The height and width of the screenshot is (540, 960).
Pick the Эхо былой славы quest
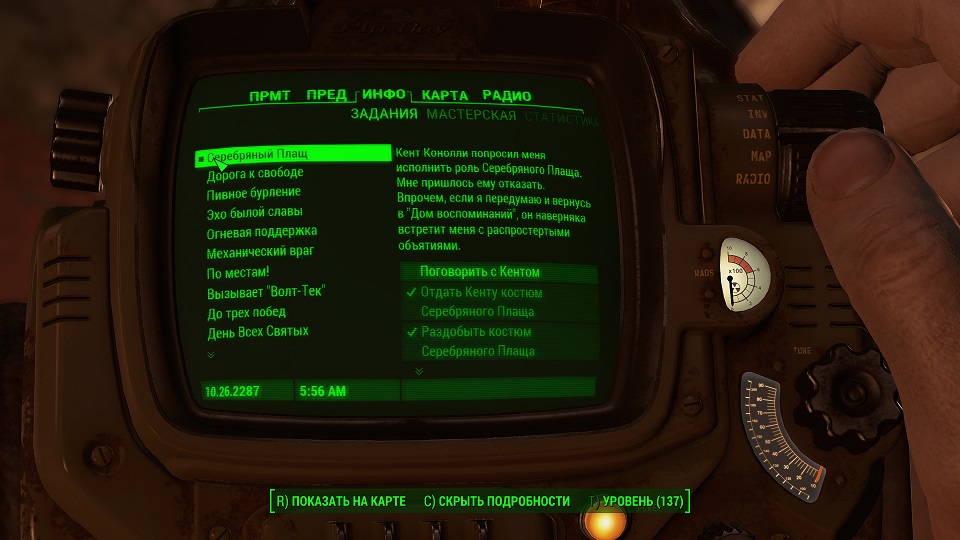coord(254,212)
